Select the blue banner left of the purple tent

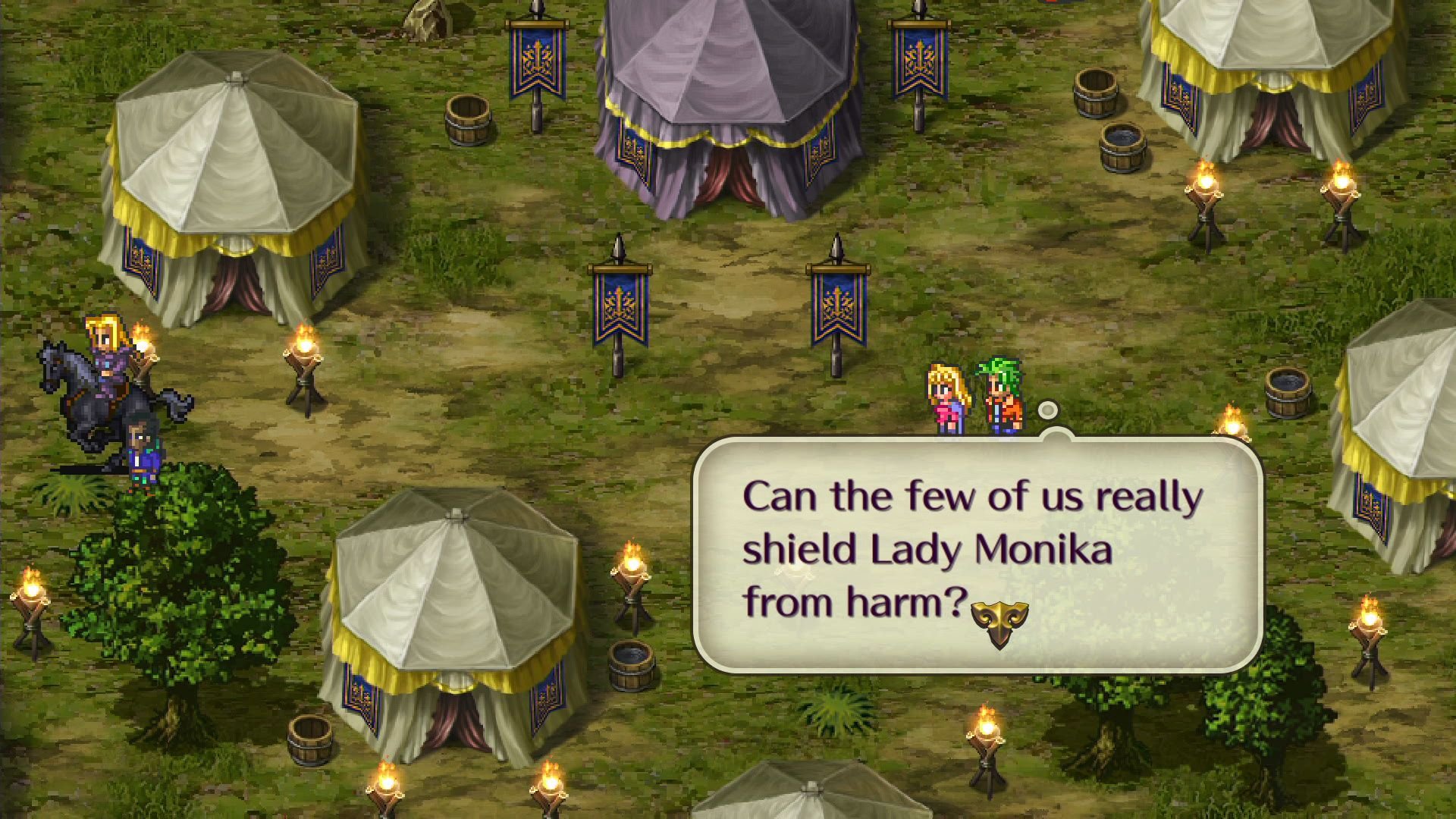coord(535,61)
